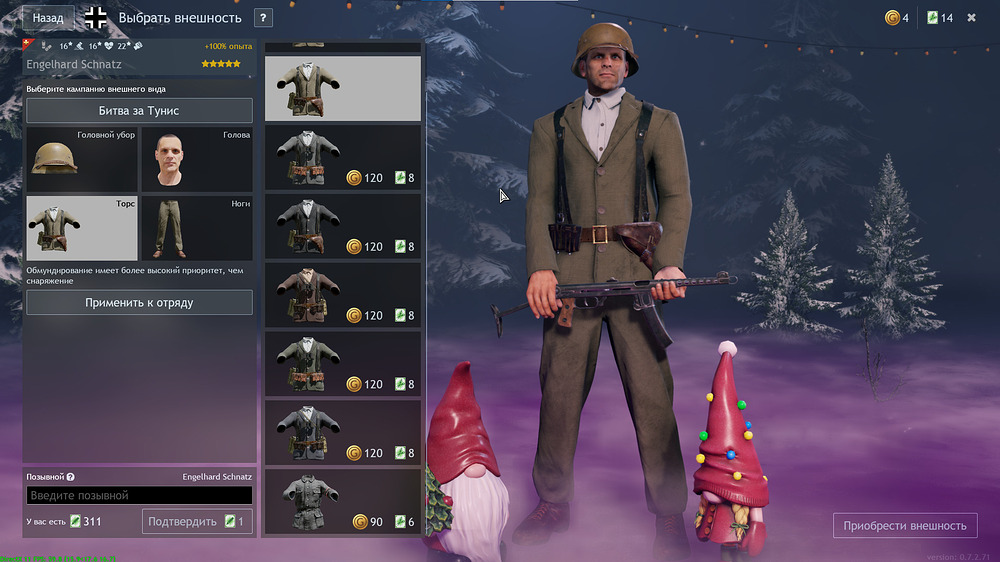Viewport: 1000px width, 562px height.
Task: Purchase appearance with Приобрести внешность
Action: pos(905,525)
